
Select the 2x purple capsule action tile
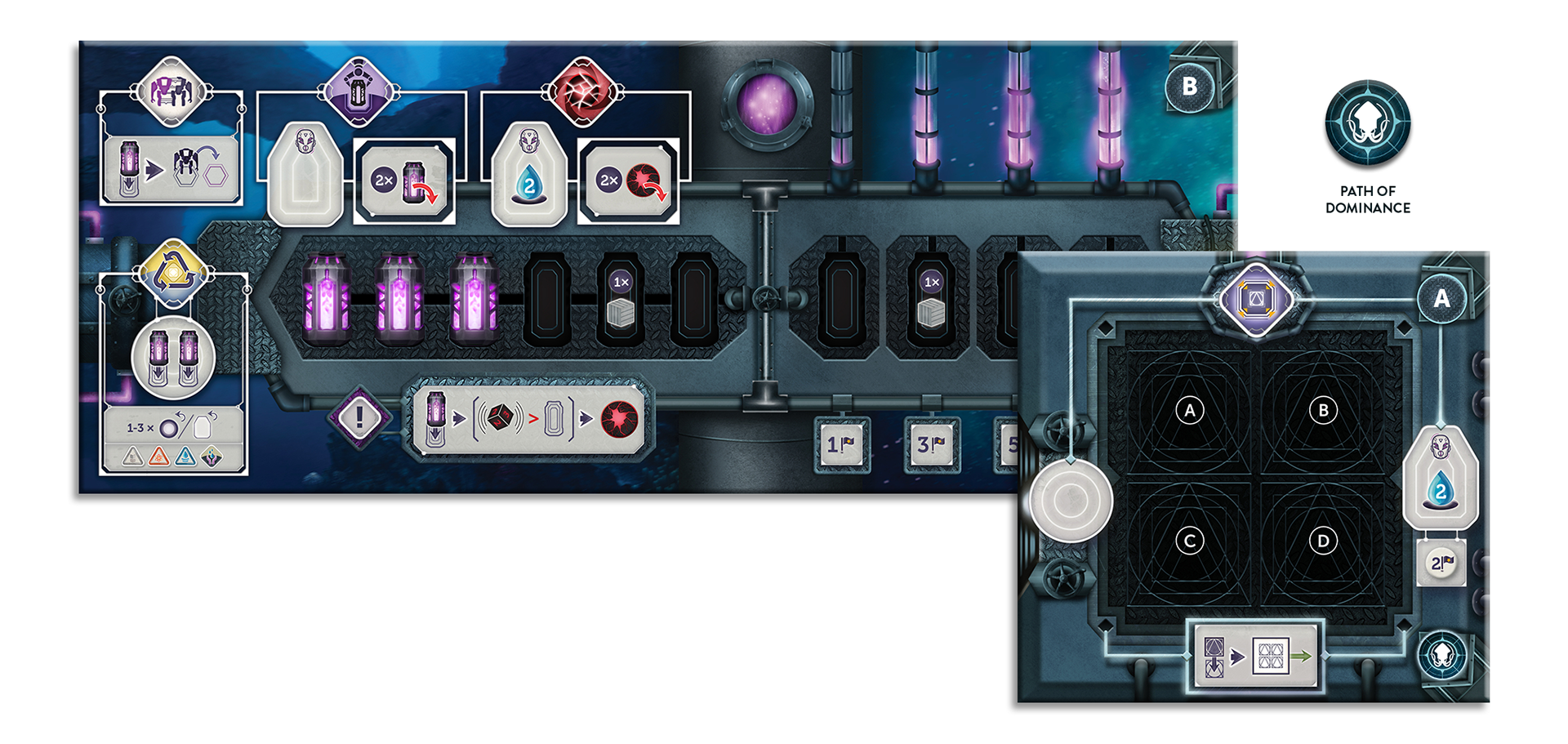(405, 181)
